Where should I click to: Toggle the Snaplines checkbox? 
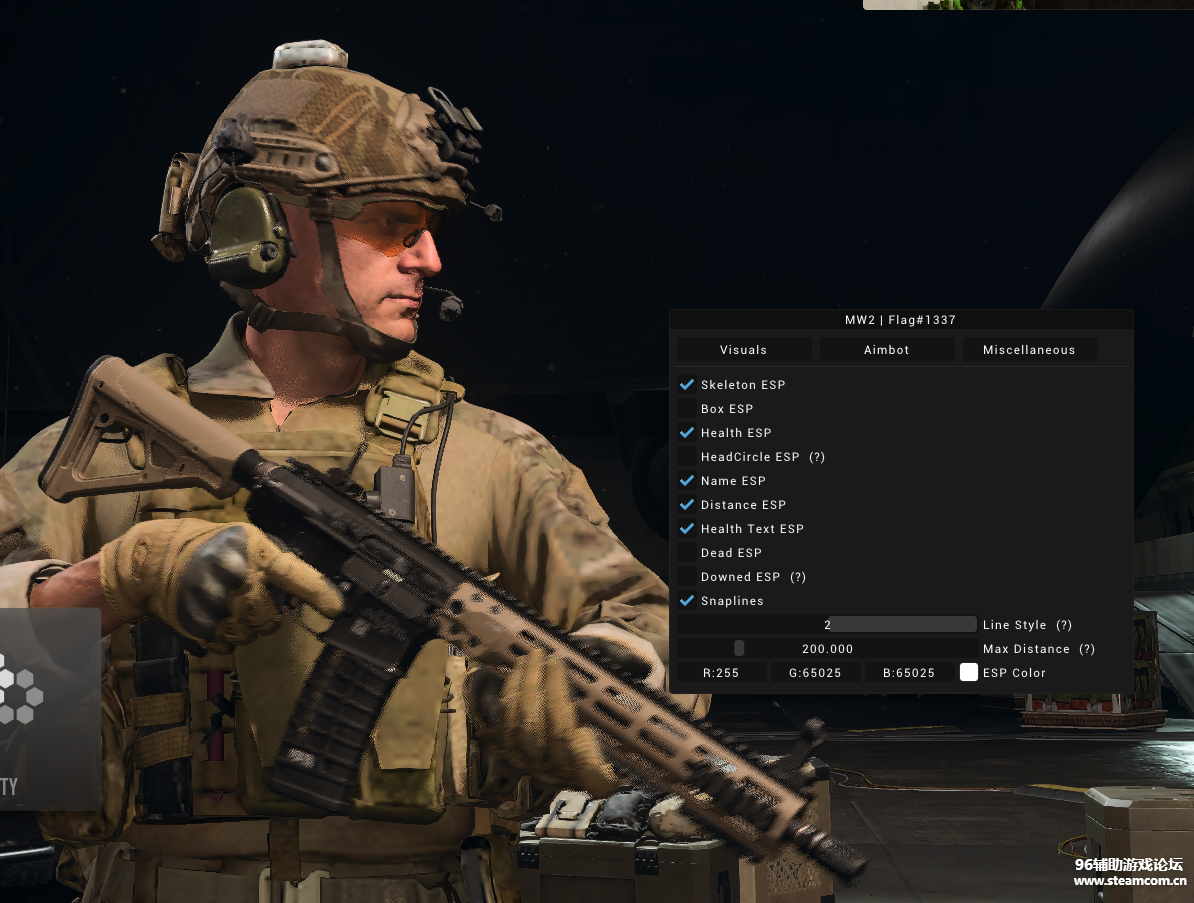(687, 601)
